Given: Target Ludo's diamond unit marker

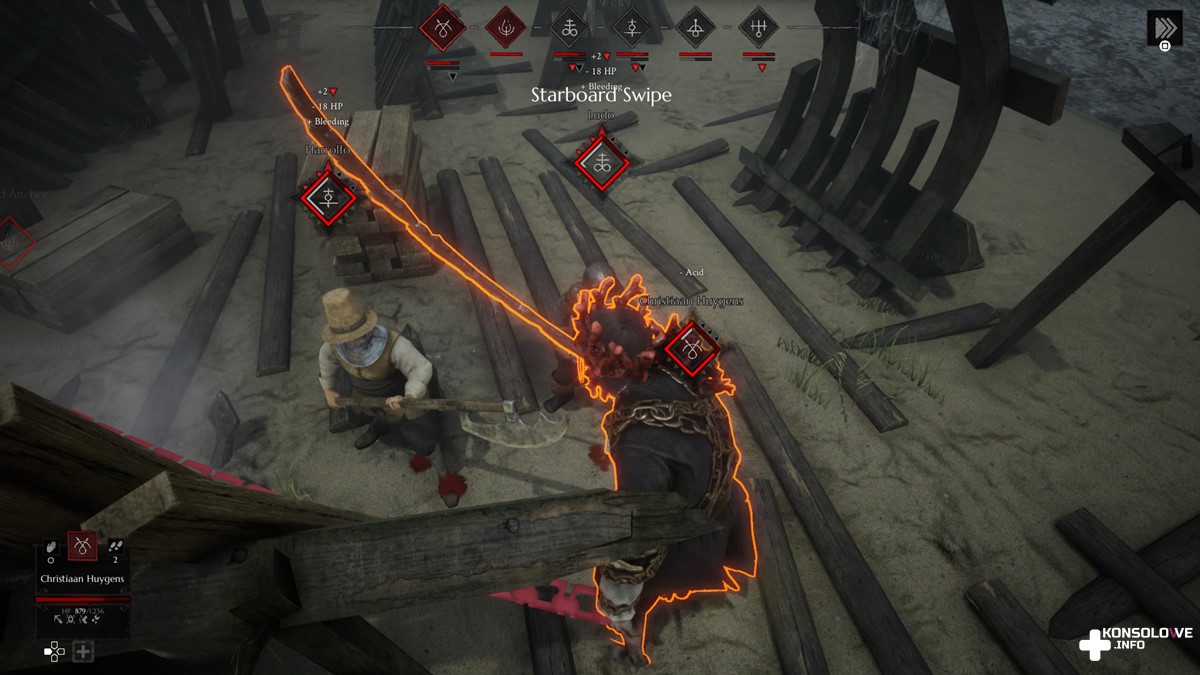Looking at the screenshot, I should 602,163.
